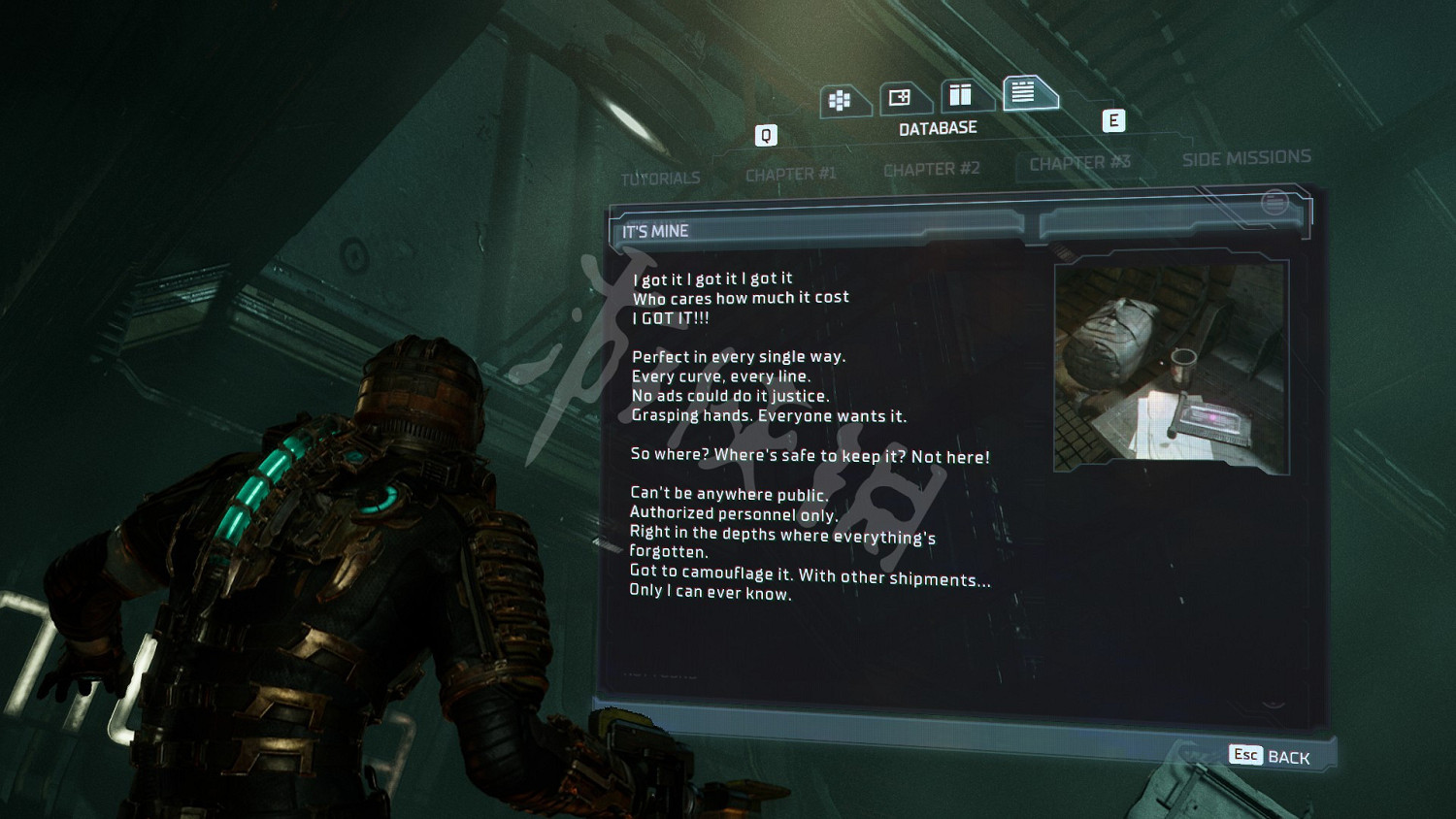Screen dimensions: 1456x819
Task: Switch to the Tutorials tab
Action: tap(660, 179)
